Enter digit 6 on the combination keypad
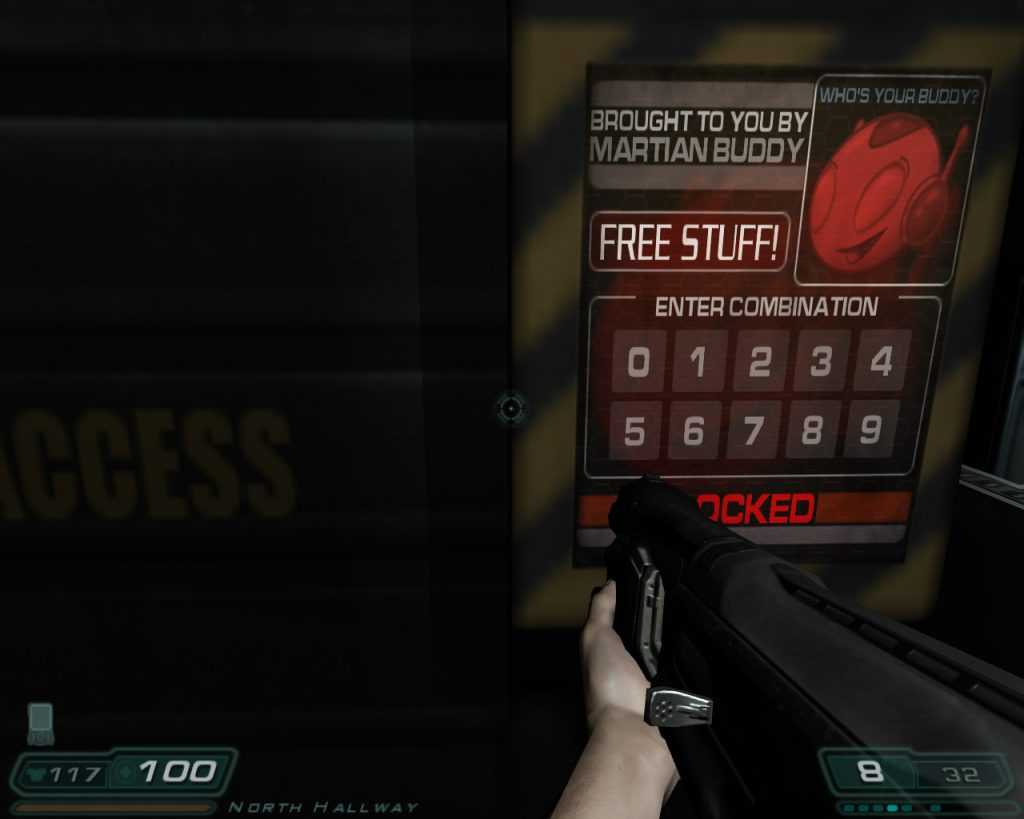This screenshot has width=1024, height=819. pyautogui.click(x=695, y=431)
